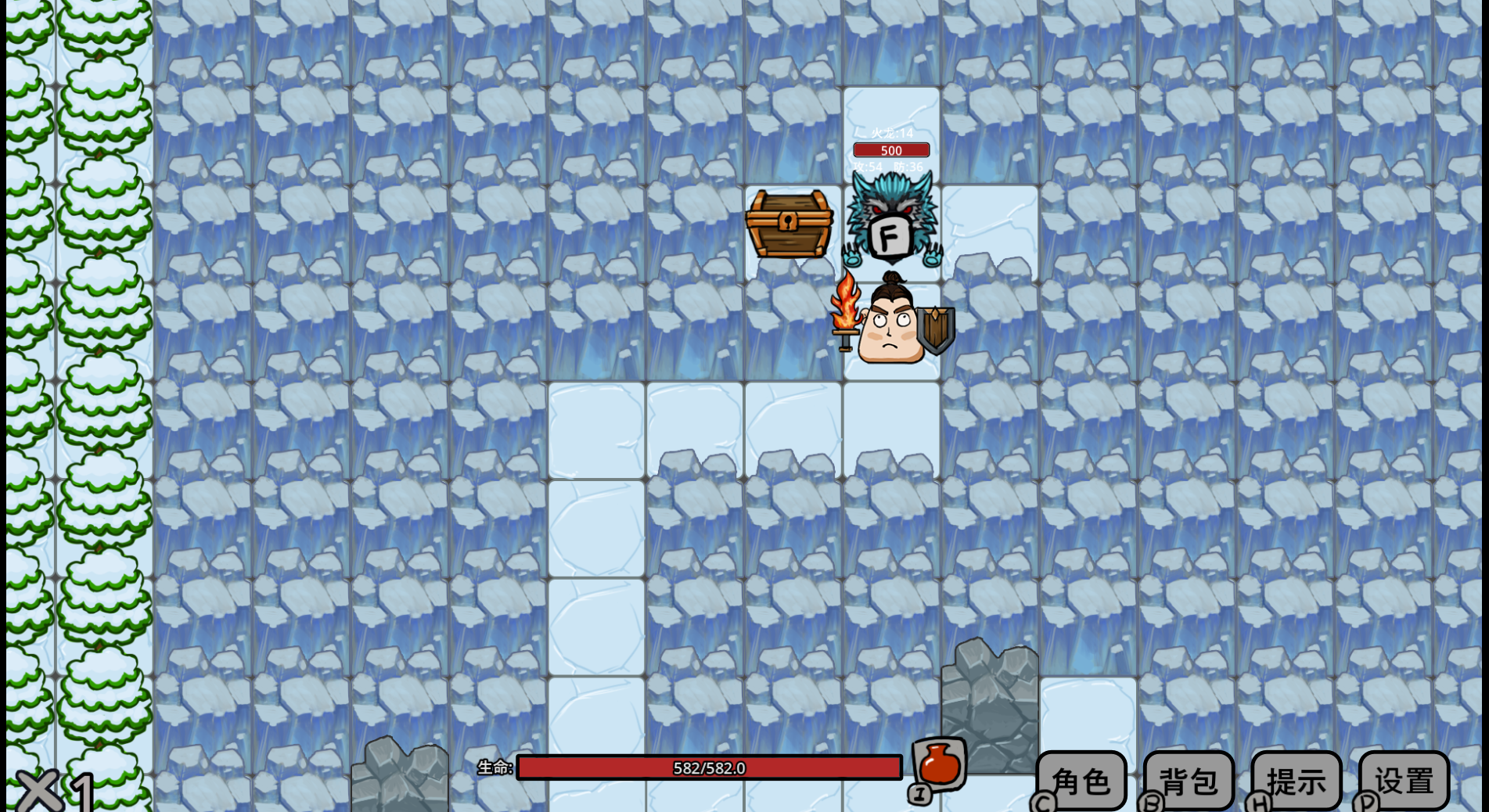
Task: Open the 背包 backpack
Action: pos(1188,779)
